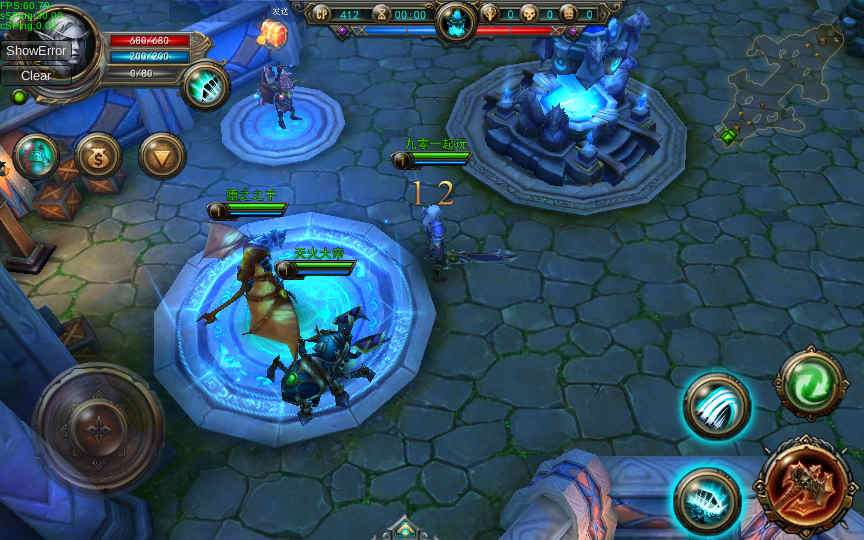The image size is (864, 540).
Task: Tap the green swirling arrows button
Action: [811, 382]
